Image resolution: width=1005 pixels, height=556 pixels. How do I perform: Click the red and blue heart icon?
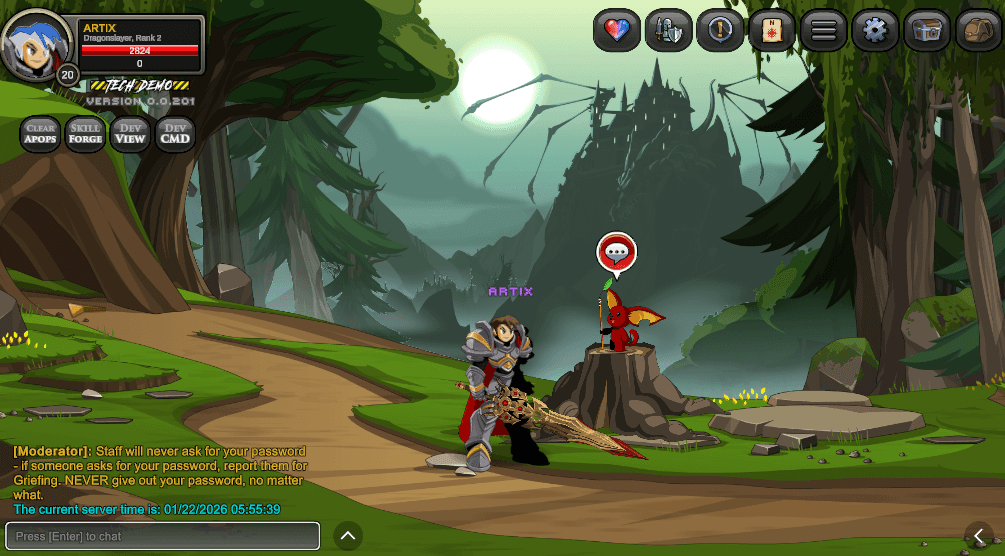616,31
